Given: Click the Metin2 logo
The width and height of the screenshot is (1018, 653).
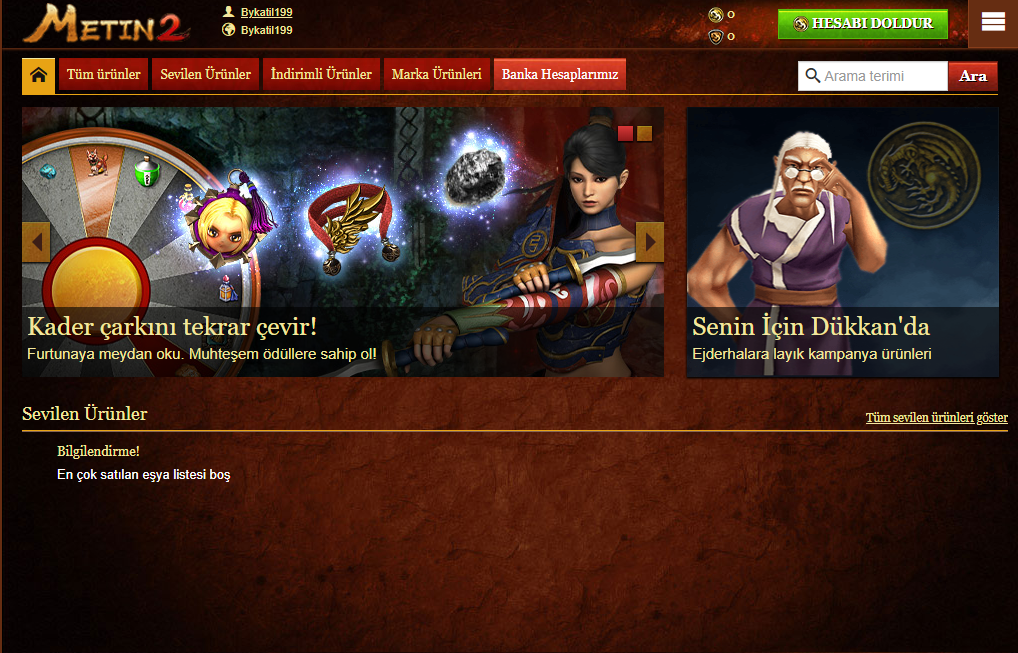Looking at the screenshot, I should click(x=105, y=25).
